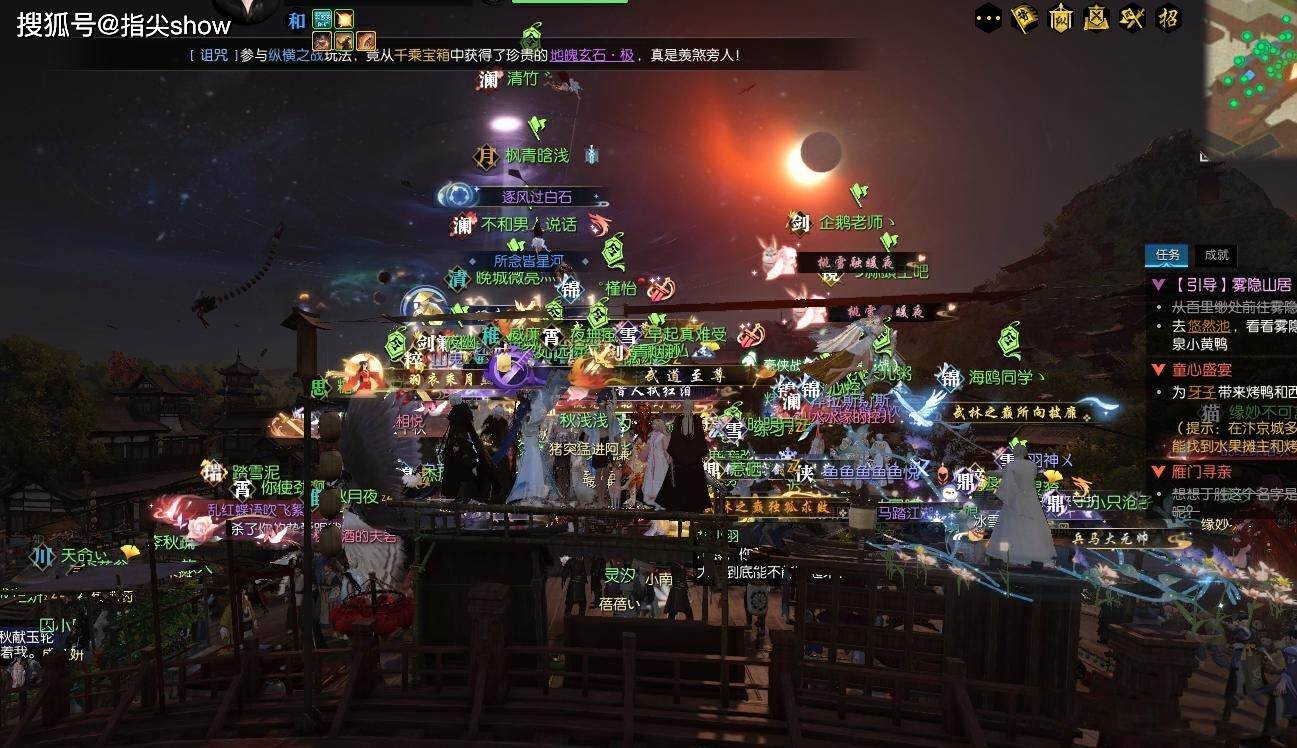Click the 牙子 NPC link in quest
Viewport: 1297px width, 748px height.
click(1201, 393)
